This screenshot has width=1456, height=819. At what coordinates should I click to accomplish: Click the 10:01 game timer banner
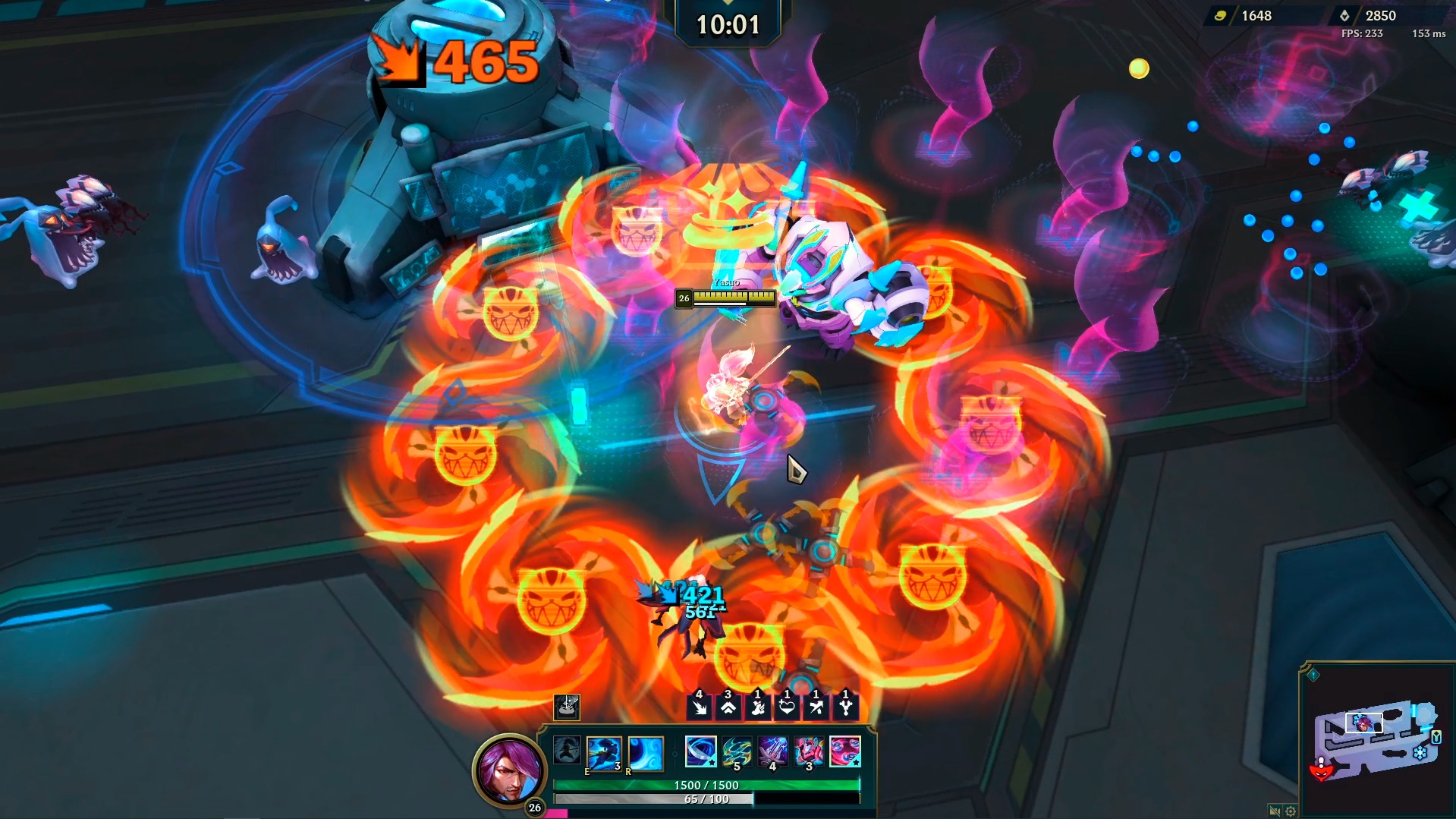[x=726, y=24]
